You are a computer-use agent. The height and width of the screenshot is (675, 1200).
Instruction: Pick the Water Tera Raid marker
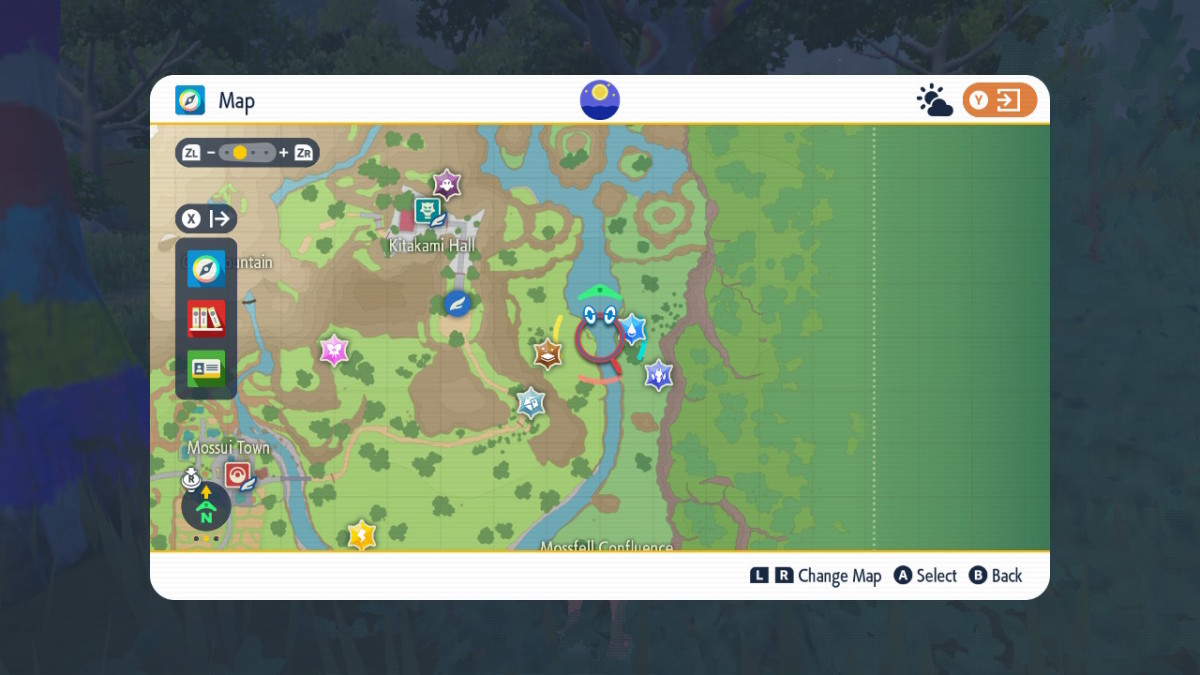[632, 329]
